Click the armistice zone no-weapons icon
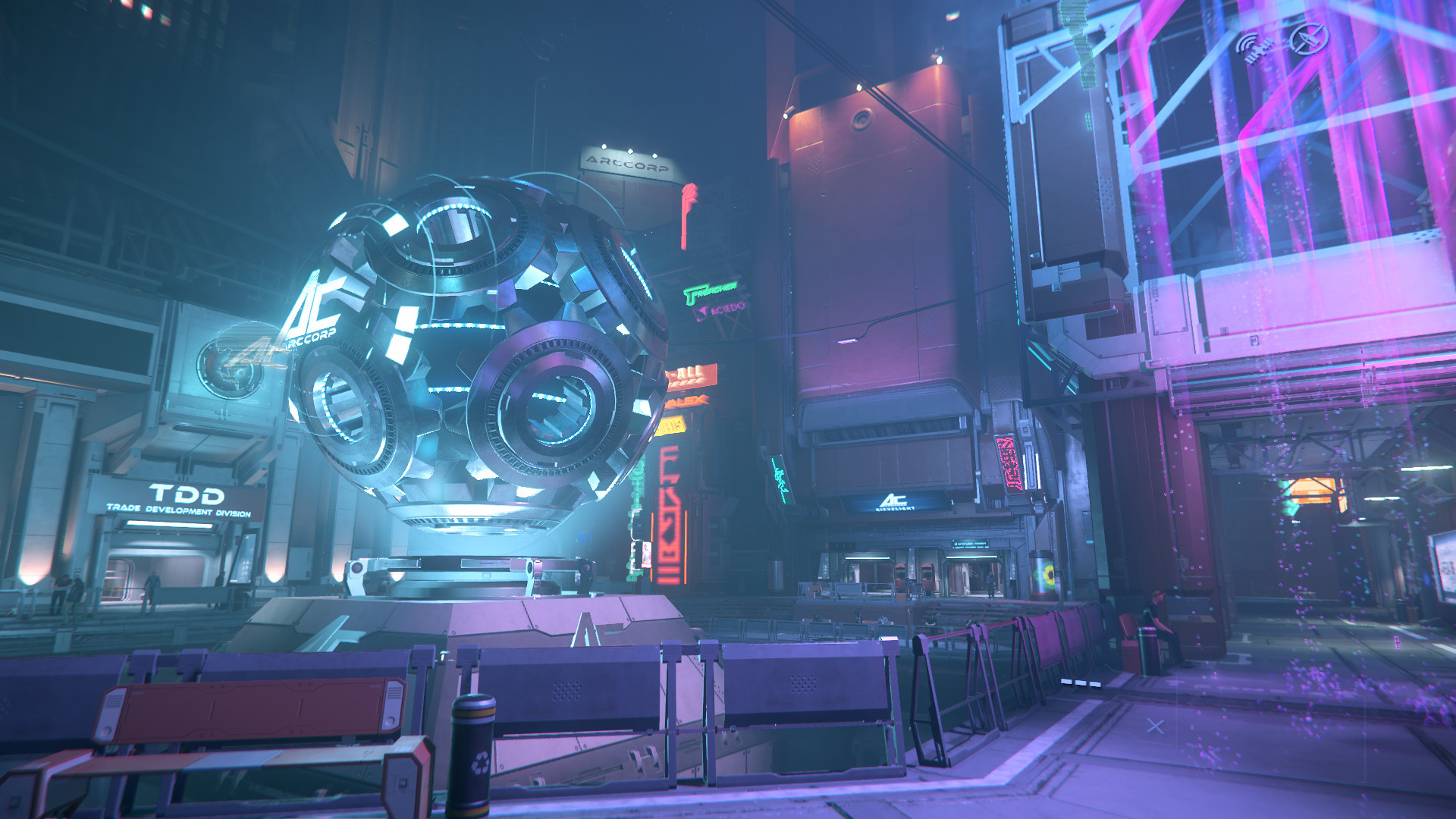Image resolution: width=1456 pixels, height=819 pixels. (1310, 38)
